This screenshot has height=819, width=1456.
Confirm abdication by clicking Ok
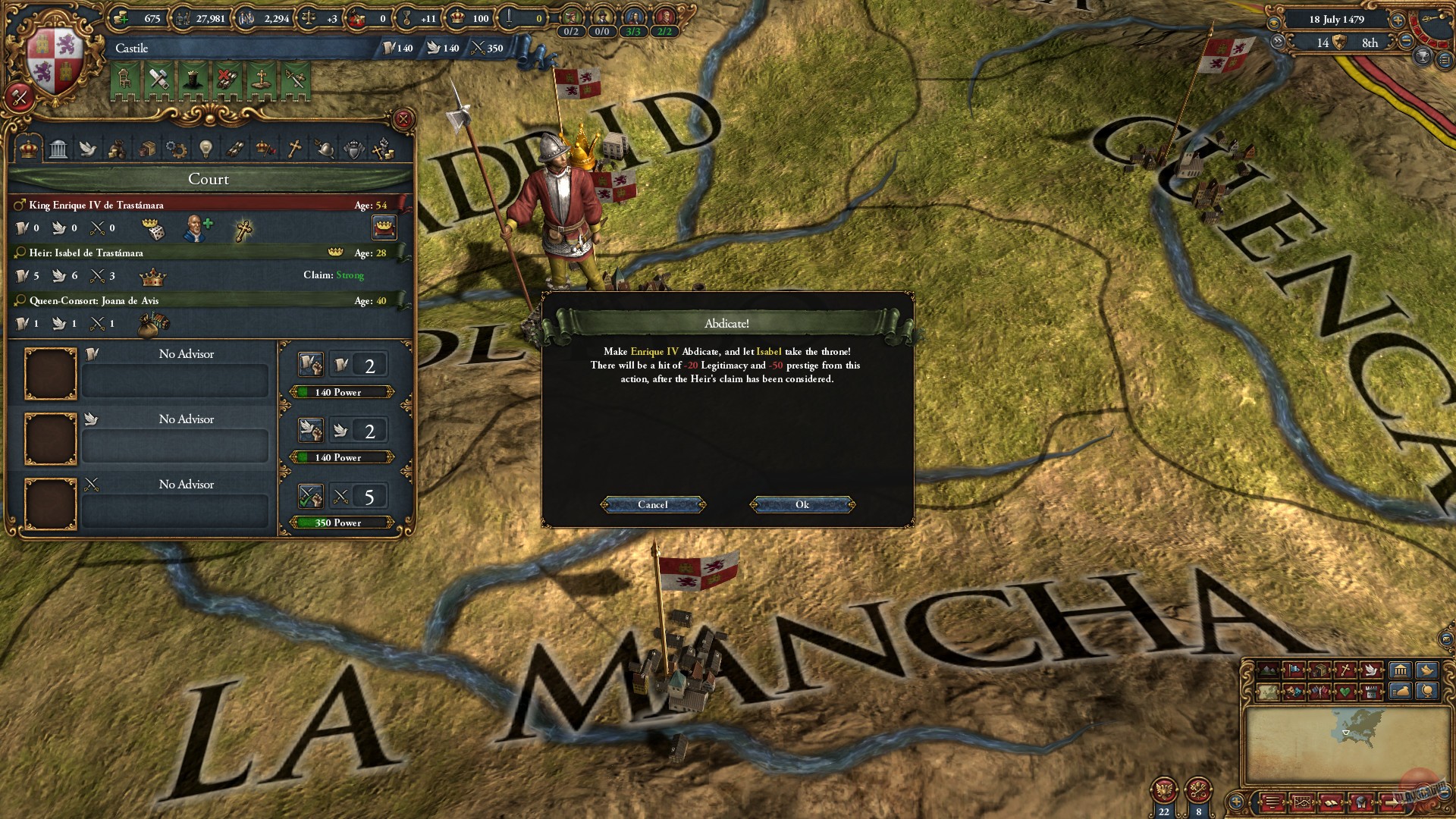coord(802,504)
